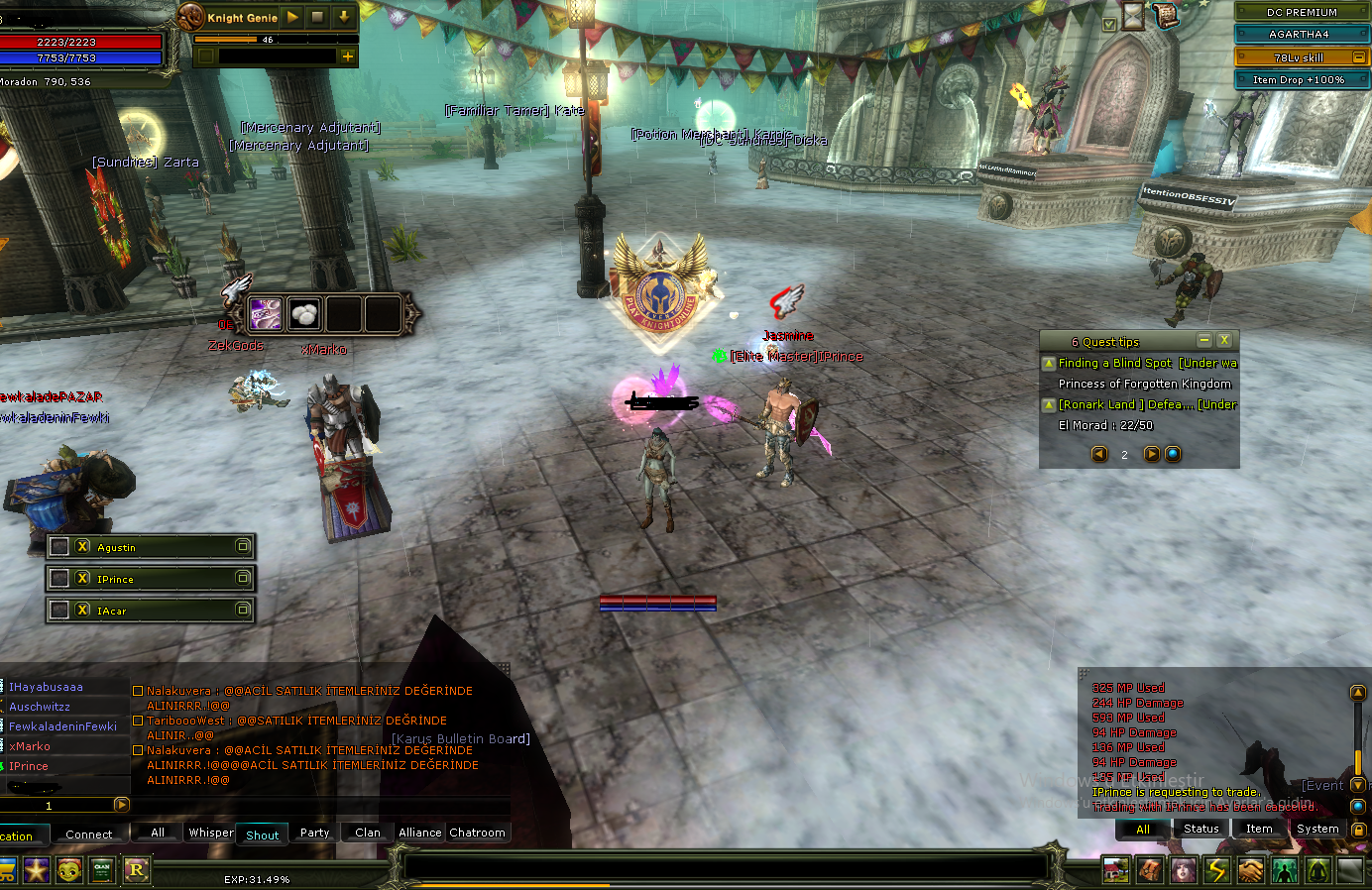Screen dimensions: 1372x890
Task: Switch to the Shout chat tab
Action: click(x=262, y=834)
